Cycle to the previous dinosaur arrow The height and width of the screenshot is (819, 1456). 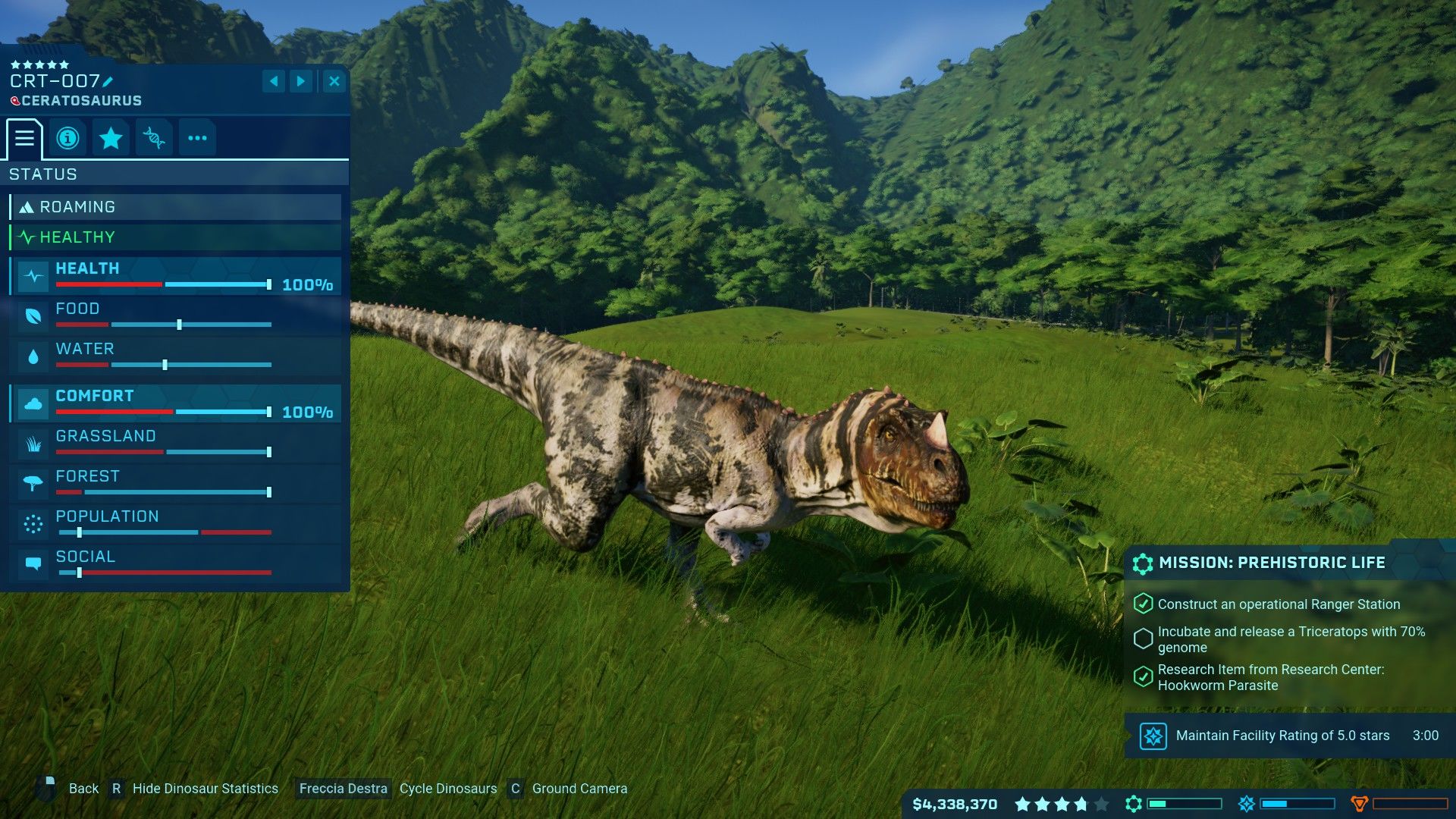point(274,81)
